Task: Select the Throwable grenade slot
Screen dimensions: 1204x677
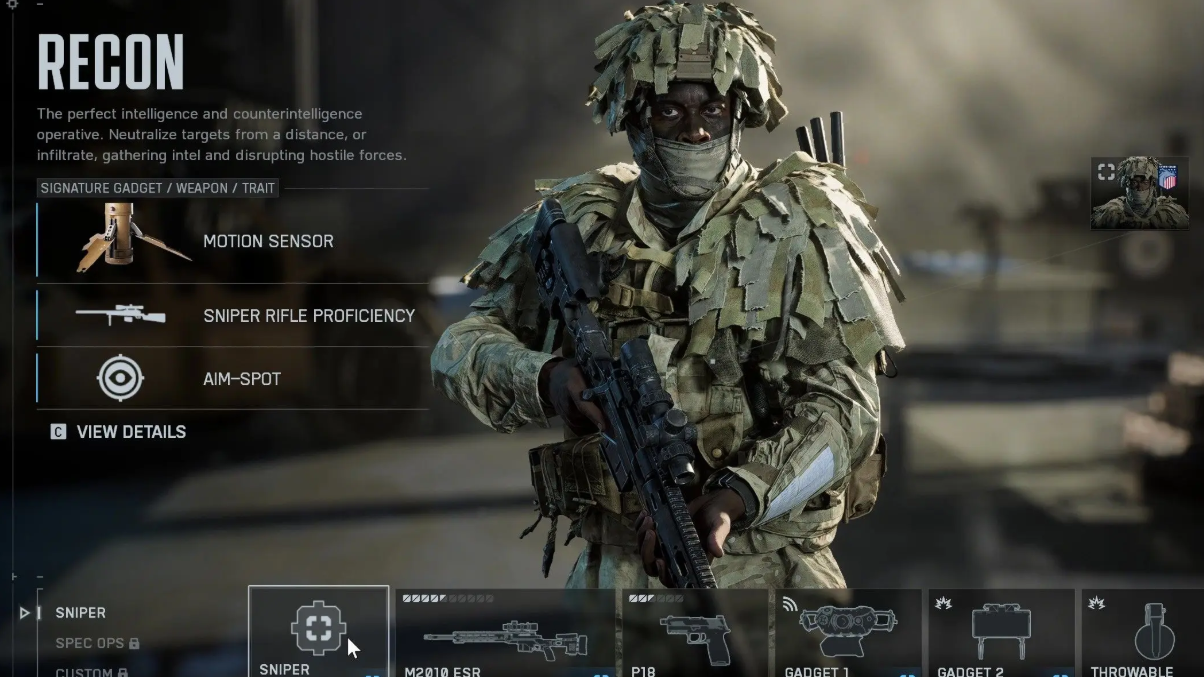Action: [1140, 634]
